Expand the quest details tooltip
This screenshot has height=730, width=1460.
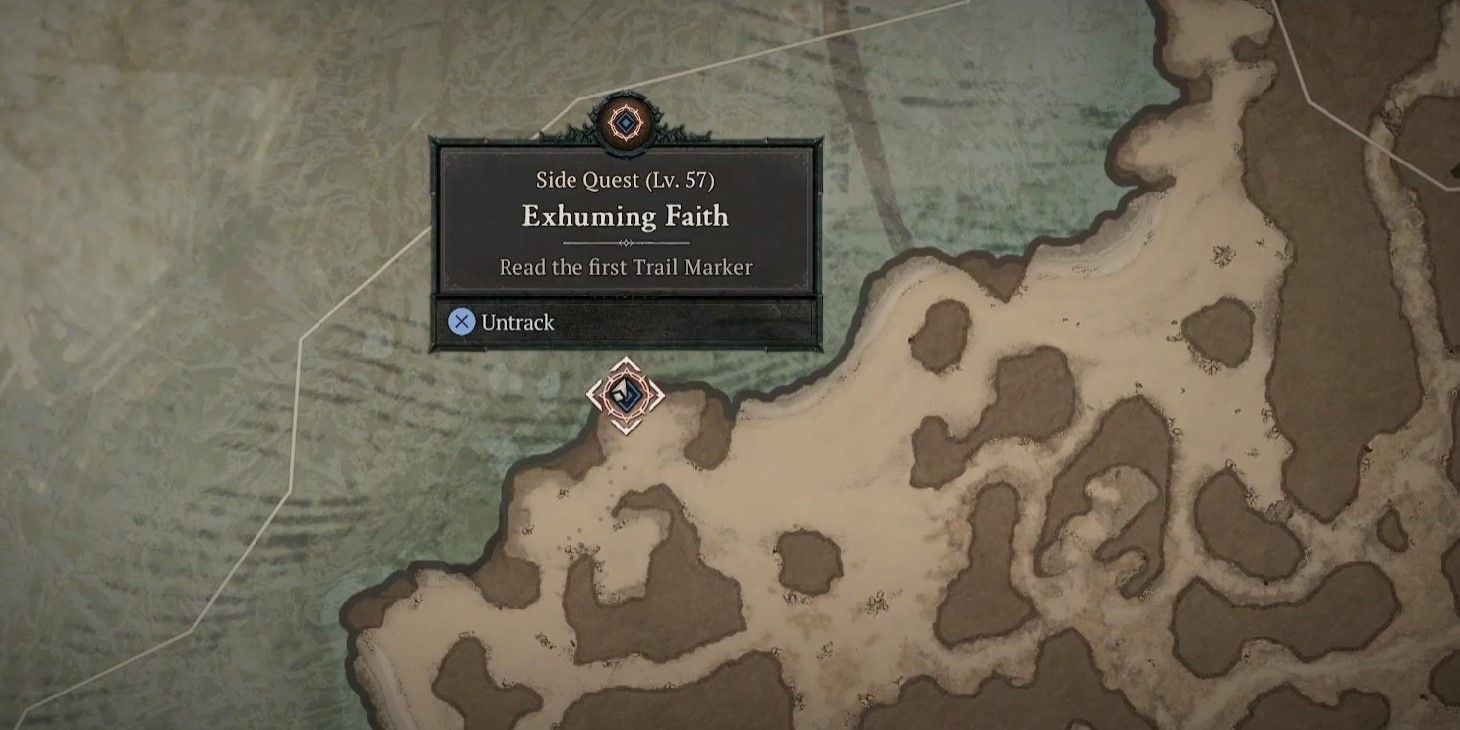pyautogui.click(x=629, y=220)
